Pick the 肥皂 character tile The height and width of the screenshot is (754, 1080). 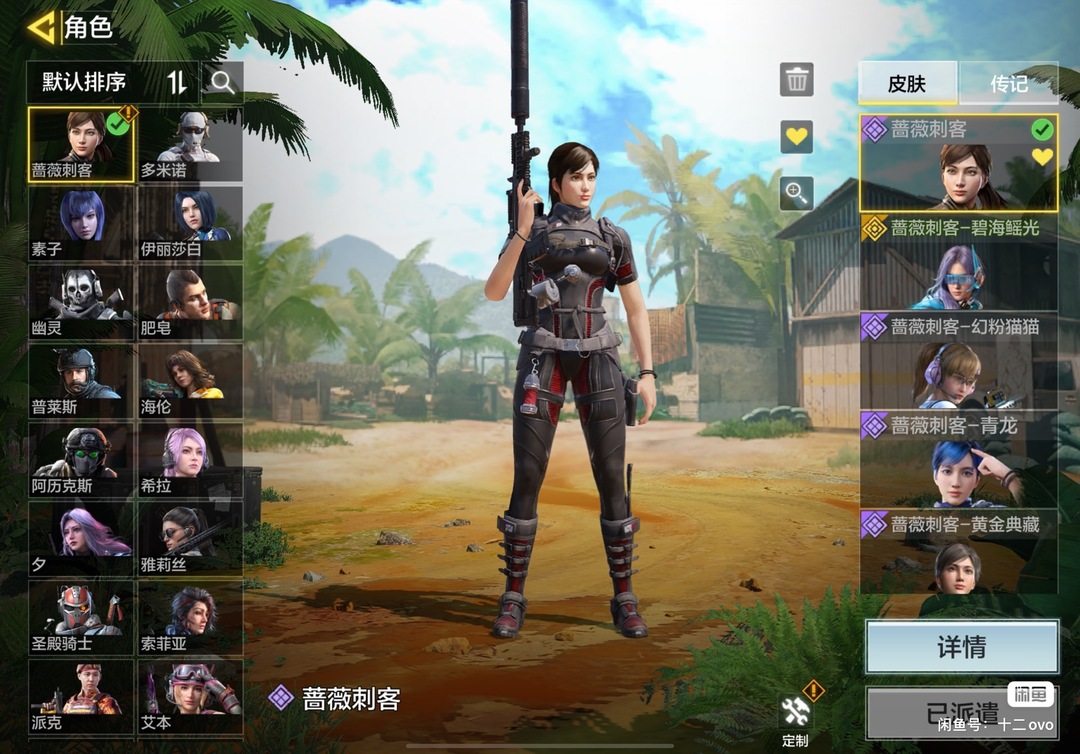click(190, 302)
